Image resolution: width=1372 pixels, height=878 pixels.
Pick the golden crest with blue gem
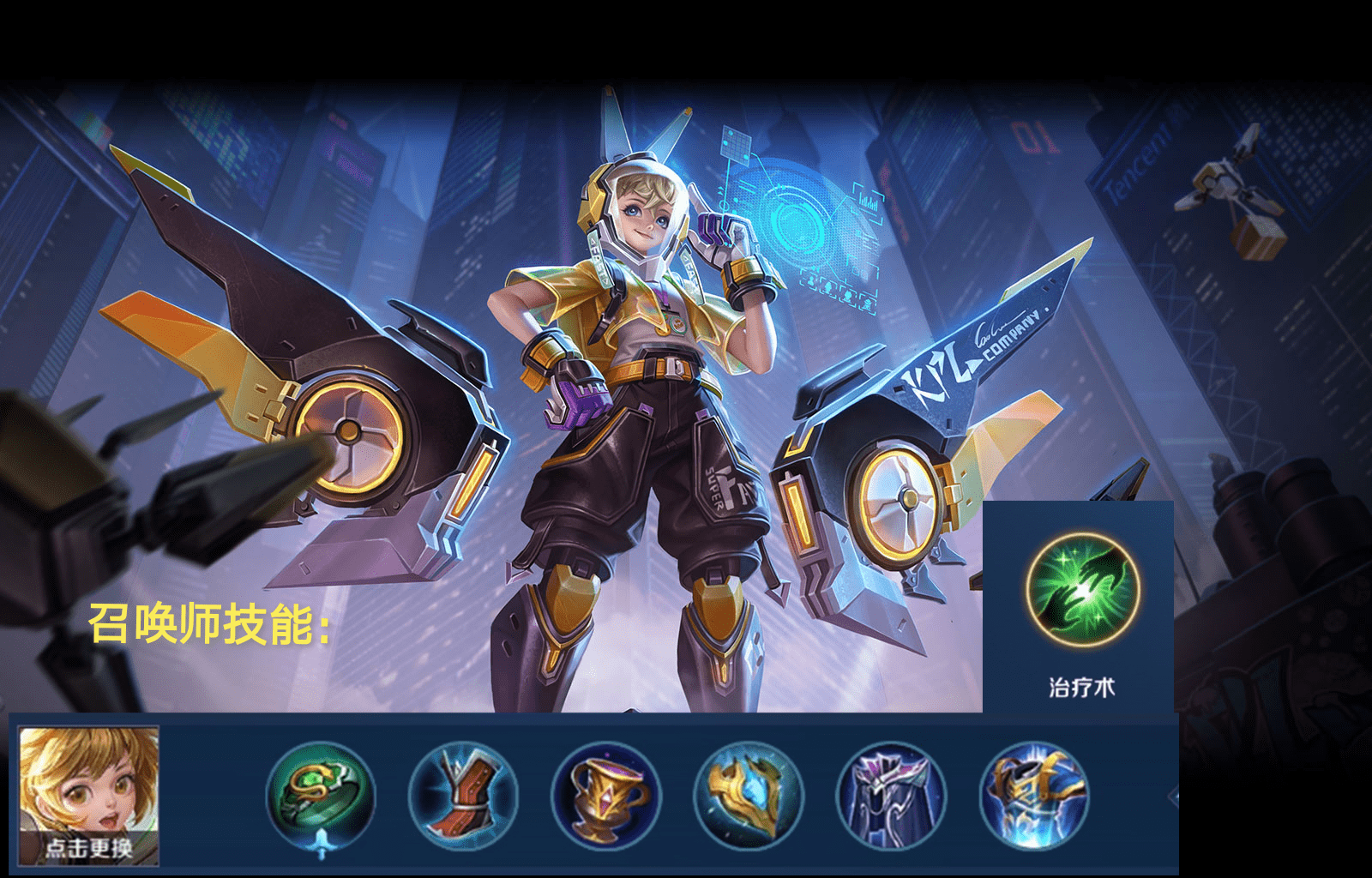click(x=749, y=795)
